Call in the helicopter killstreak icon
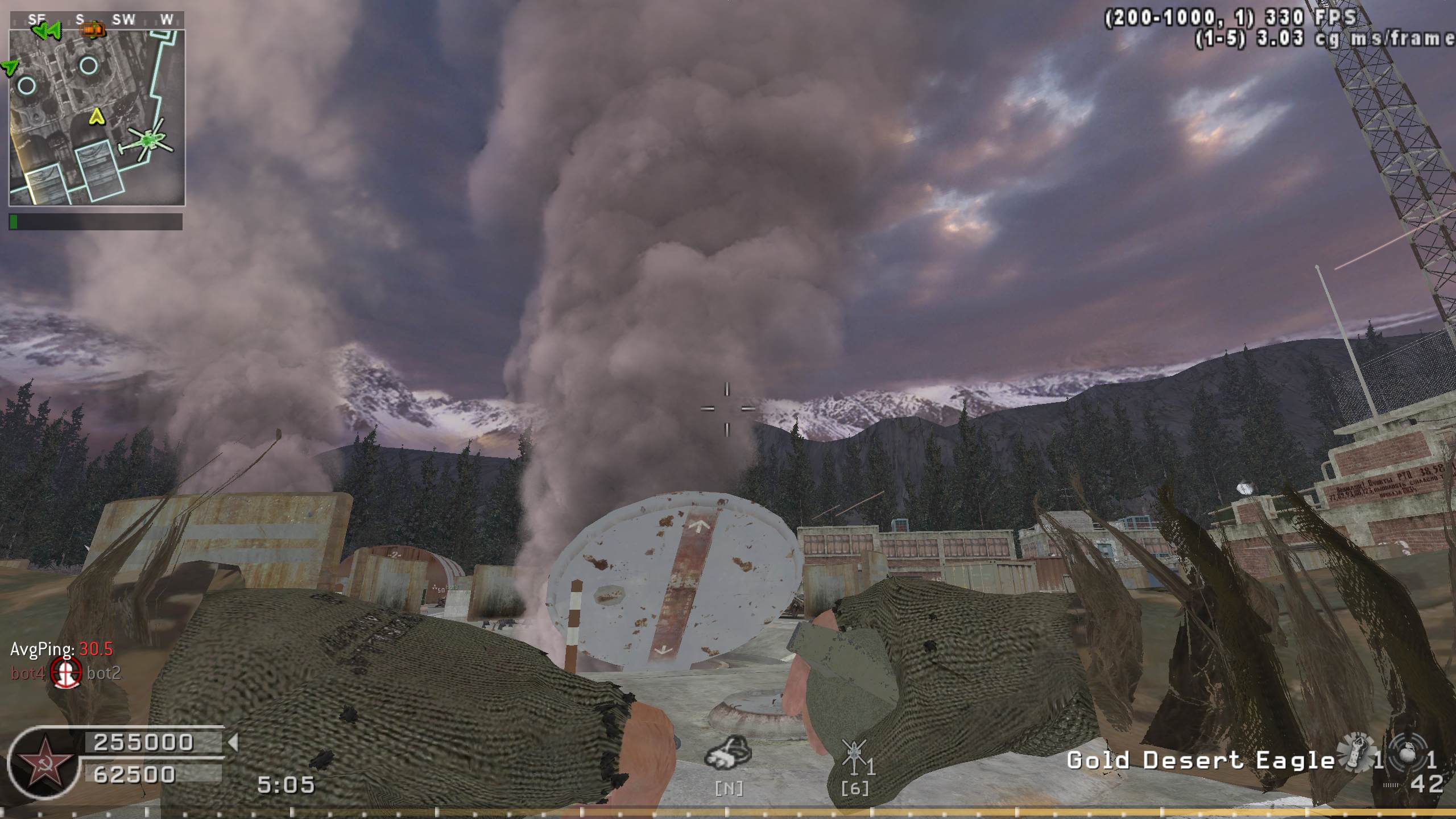This screenshot has width=1456, height=819. pos(853,754)
